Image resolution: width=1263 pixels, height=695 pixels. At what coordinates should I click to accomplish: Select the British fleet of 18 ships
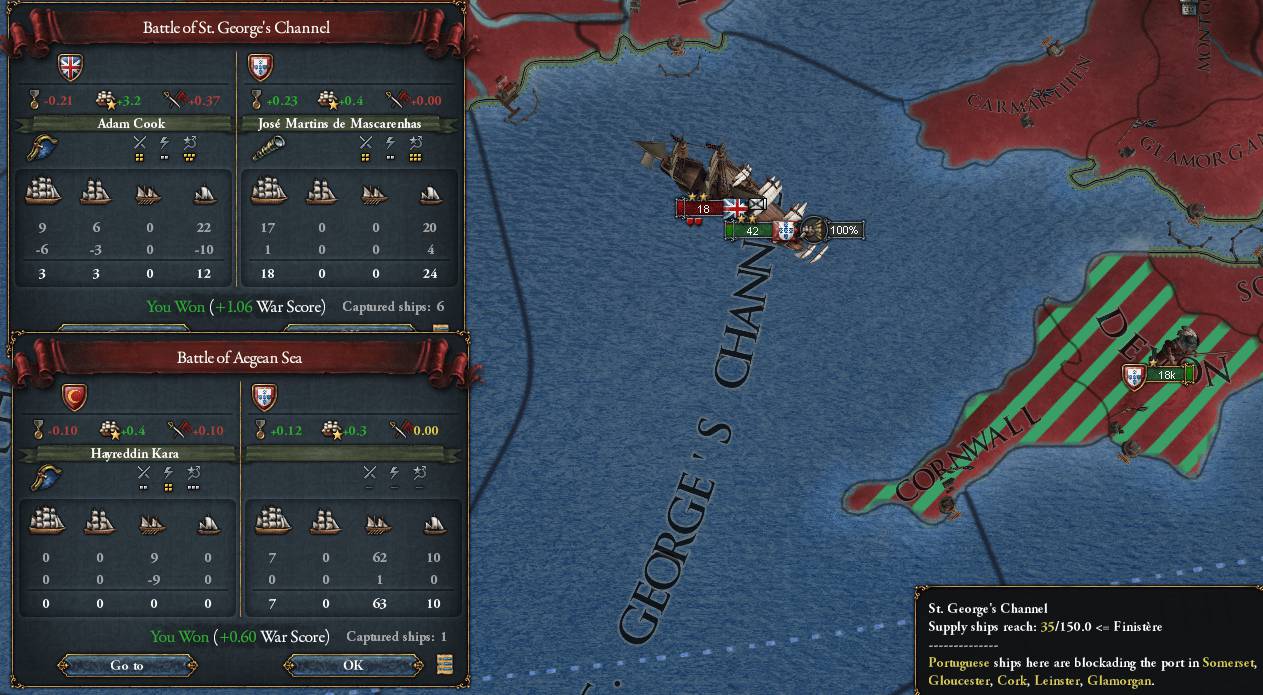[x=703, y=209]
